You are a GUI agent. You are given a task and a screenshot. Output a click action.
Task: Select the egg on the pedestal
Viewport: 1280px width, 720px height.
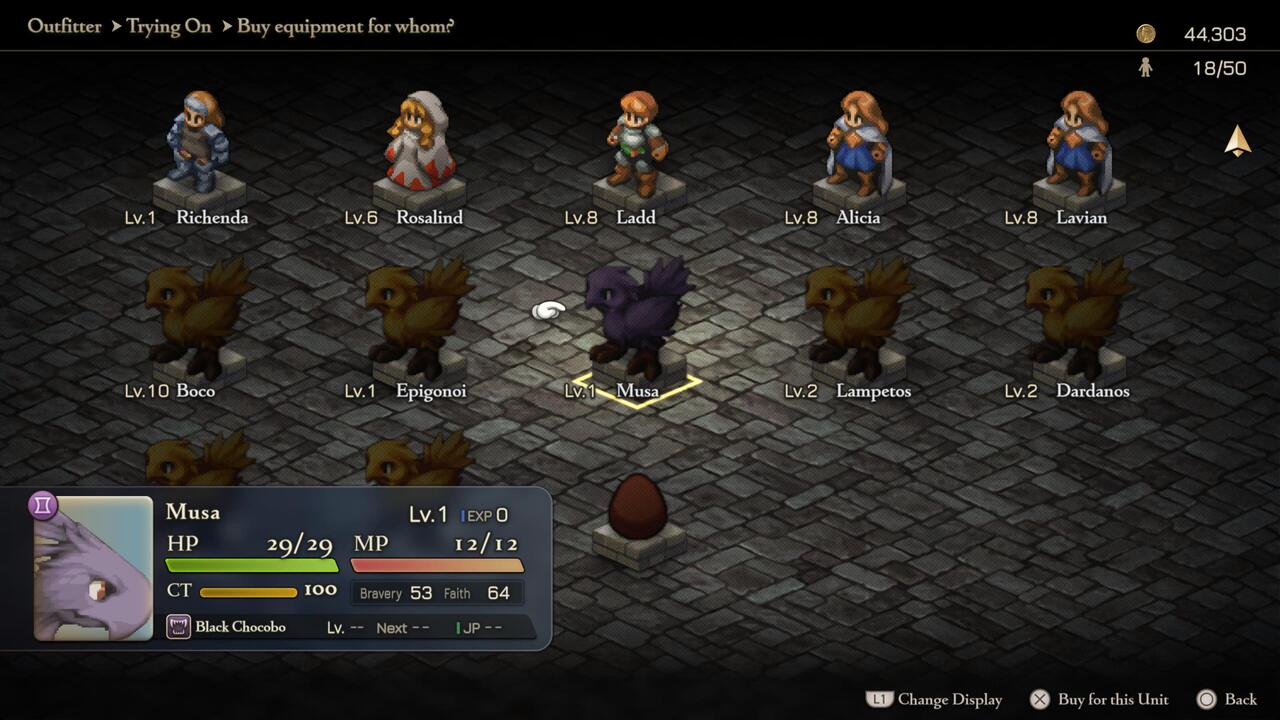pyautogui.click(x=638, y=508)
